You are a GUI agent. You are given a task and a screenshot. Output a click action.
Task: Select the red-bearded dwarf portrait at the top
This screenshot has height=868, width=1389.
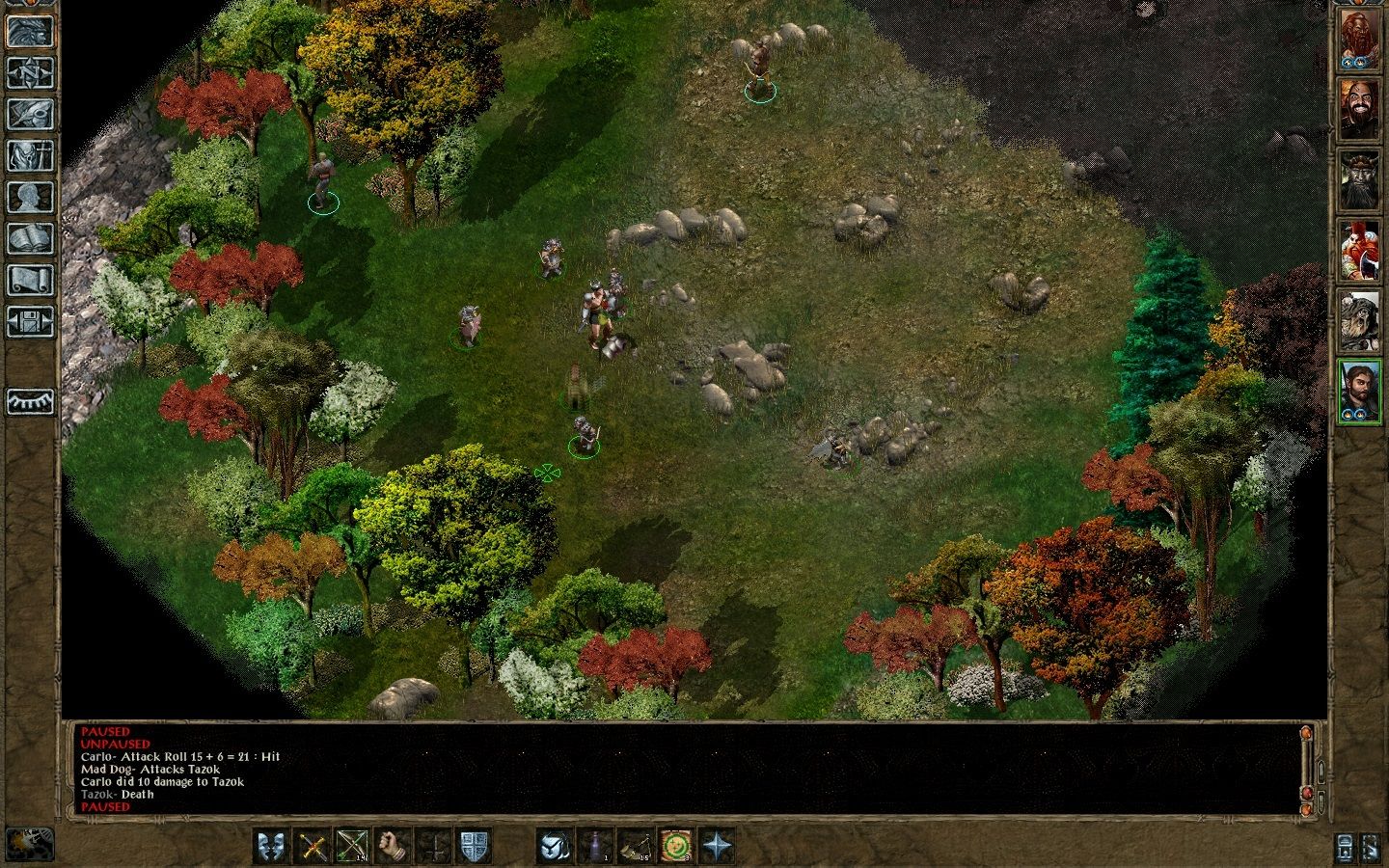(x=1359, y=41)
